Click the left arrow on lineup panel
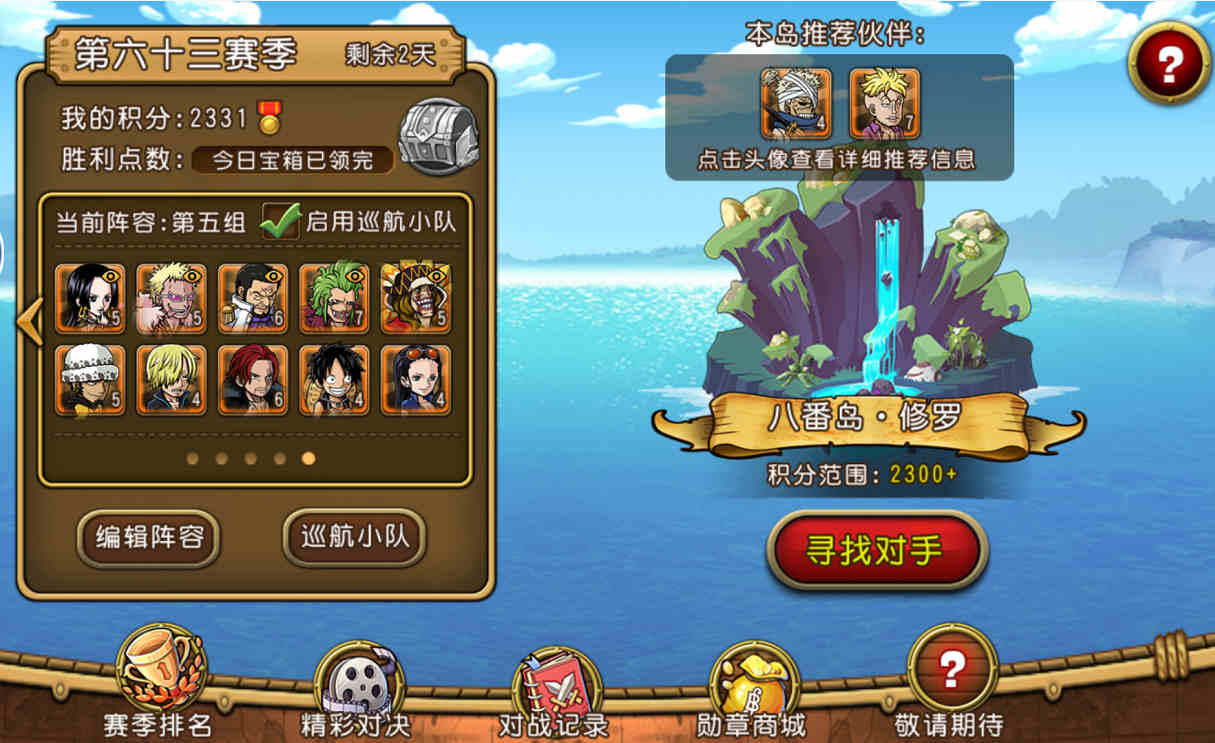The height and width of the screenshot is (743, 1215). tap(29, 321)
